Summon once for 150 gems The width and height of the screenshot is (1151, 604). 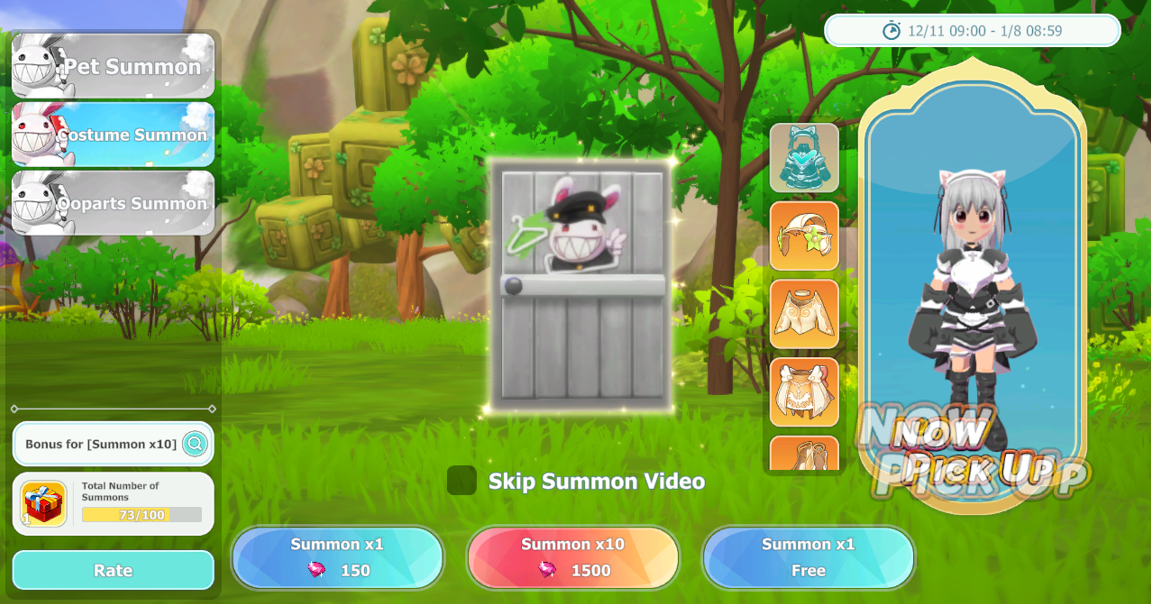(x=338, y=558)
